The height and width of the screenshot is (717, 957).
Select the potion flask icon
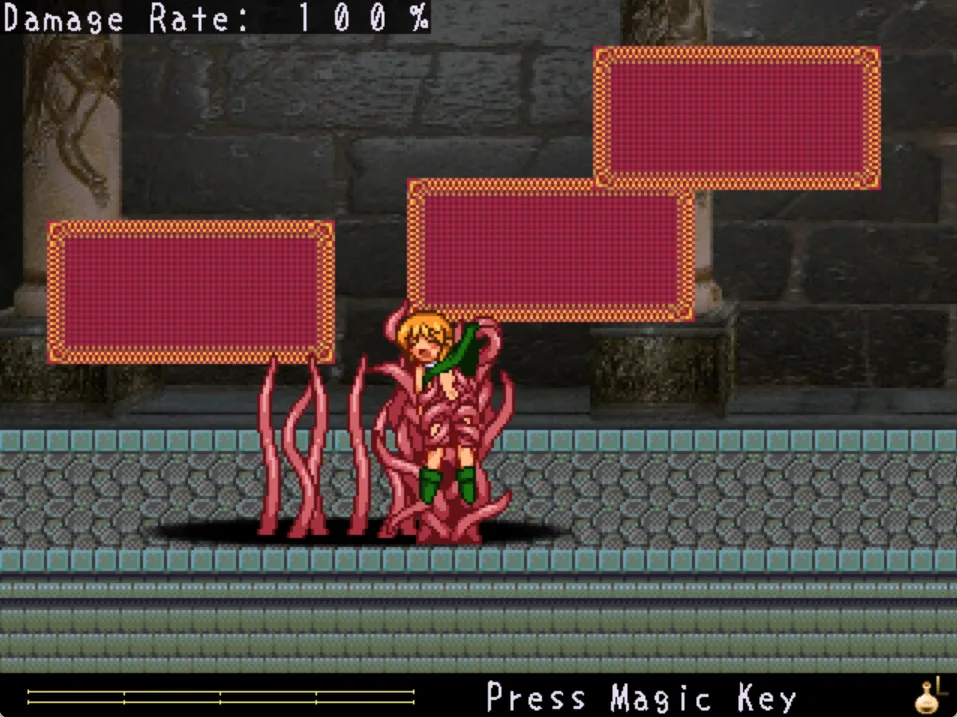[929, 696]
